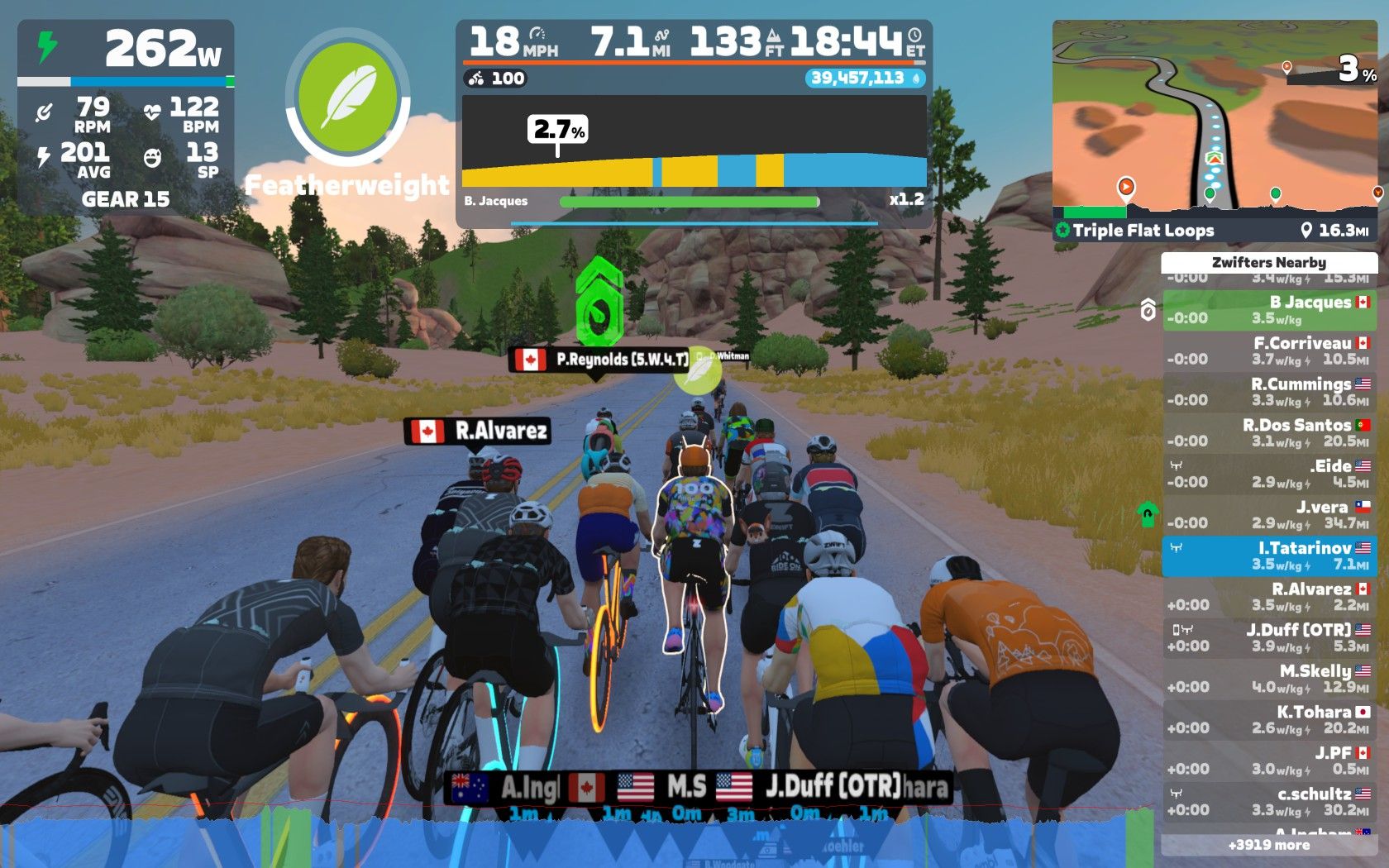Select R.Dos Santos rider row
The image size is (1389, 868).
click(x=1269, y=432)
